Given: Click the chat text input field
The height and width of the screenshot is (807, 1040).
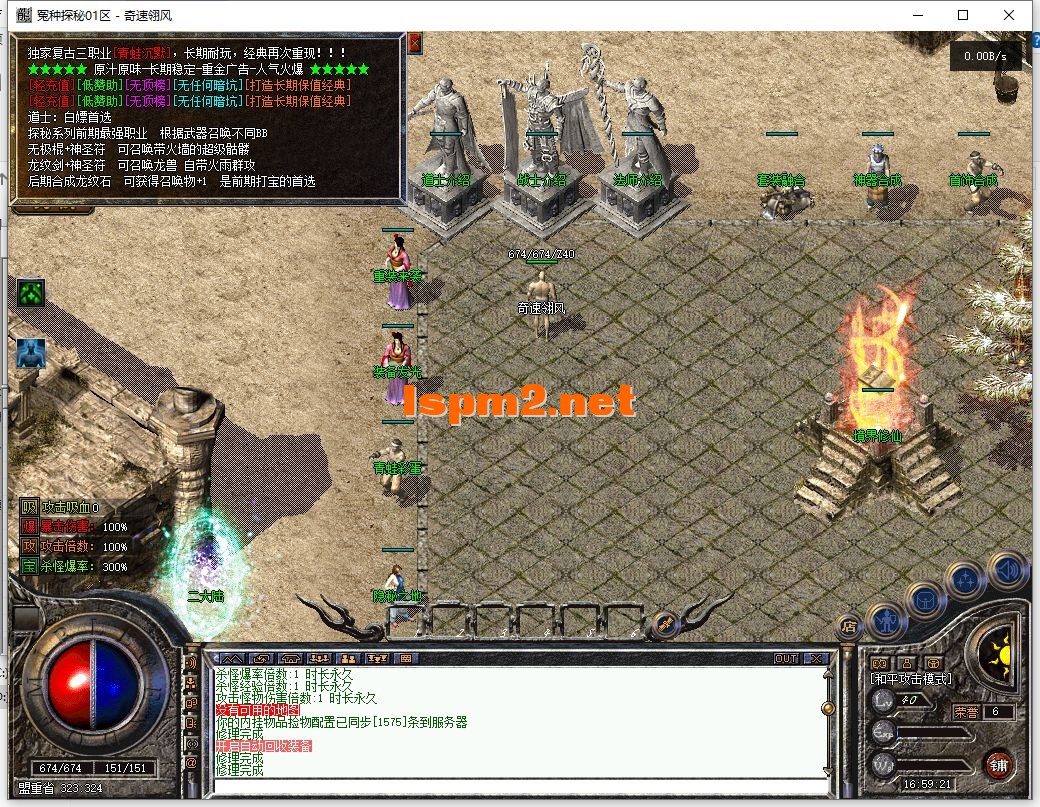Looking at the screenshot, I should coord(520,786).
